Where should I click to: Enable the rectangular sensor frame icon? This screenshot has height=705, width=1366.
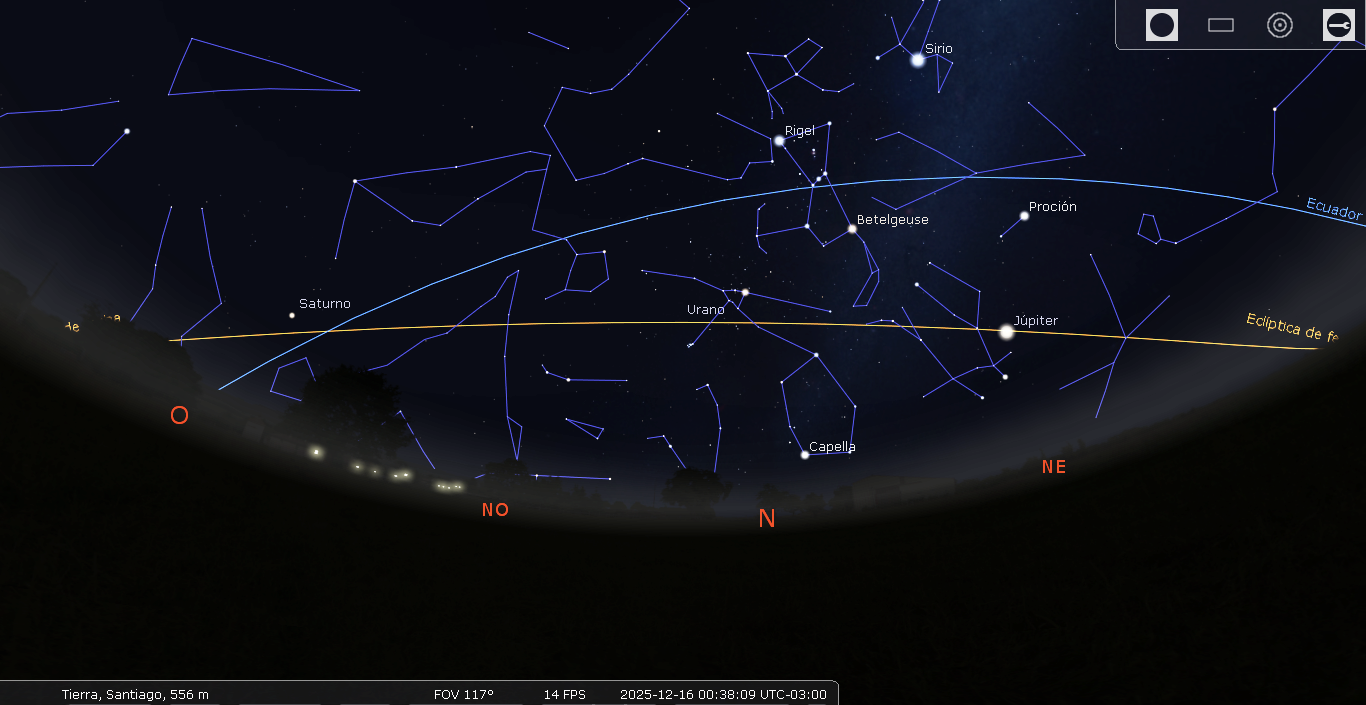(1221, 25)
